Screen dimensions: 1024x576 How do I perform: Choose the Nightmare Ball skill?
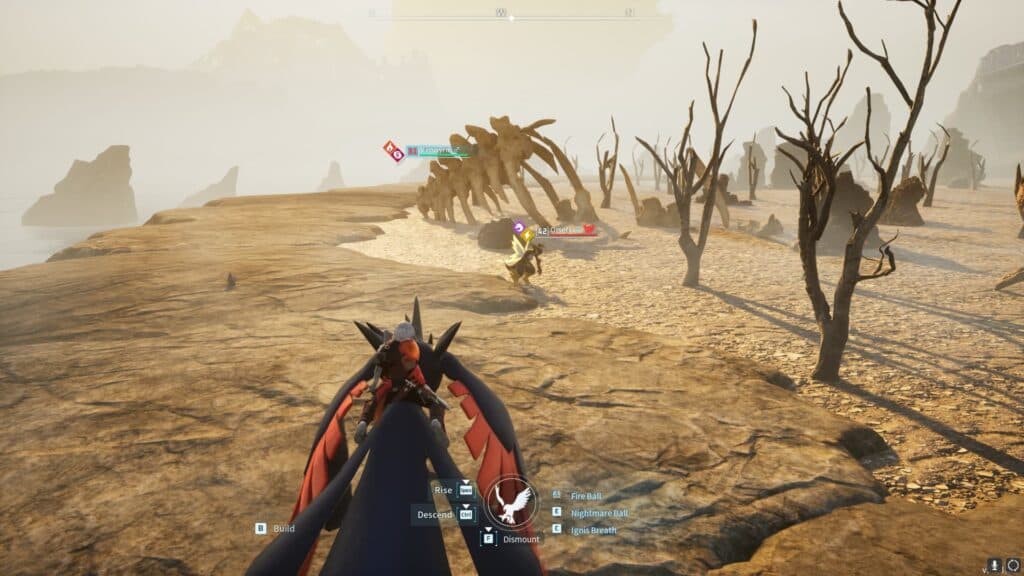599,513
